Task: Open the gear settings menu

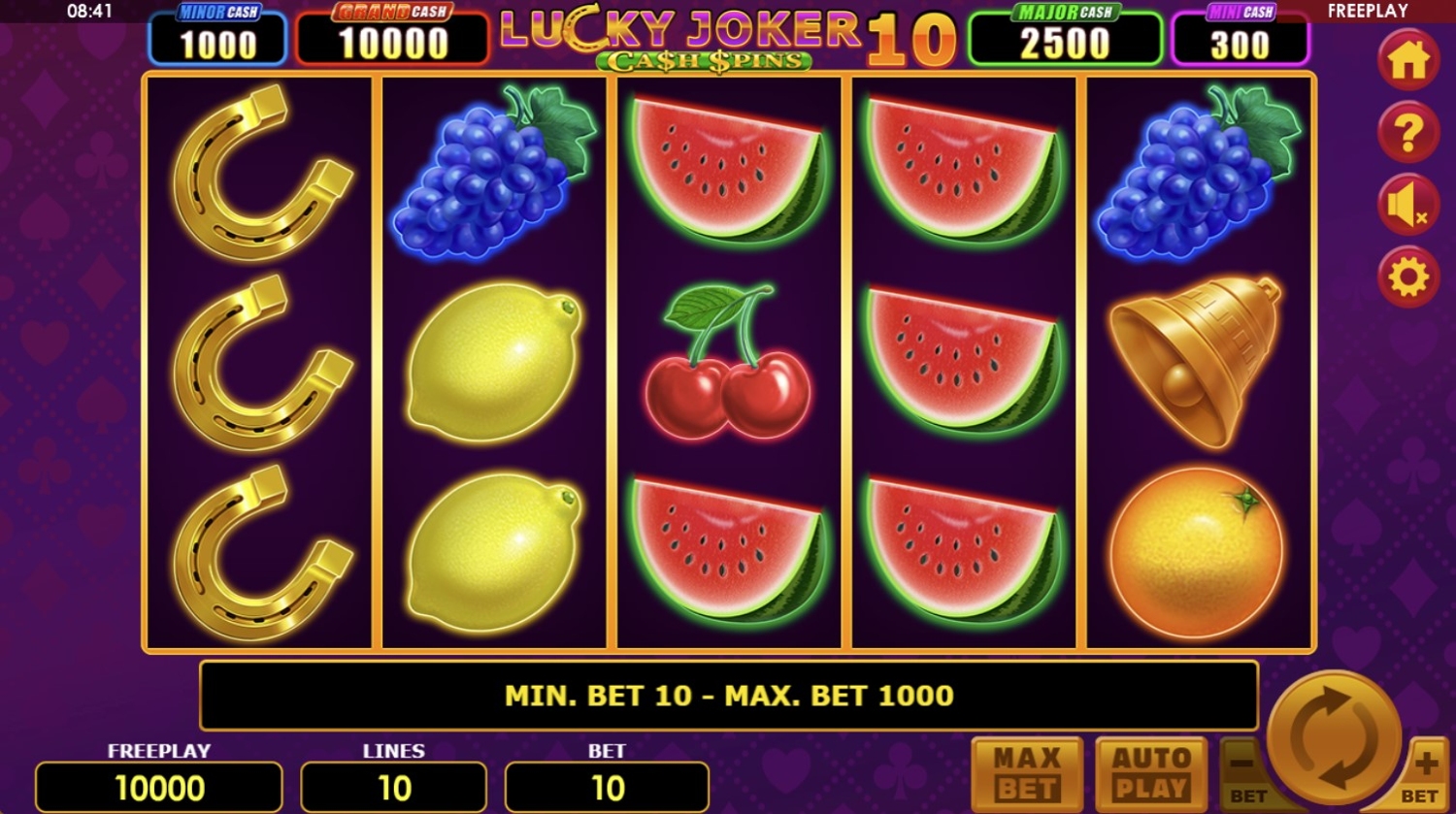Action: (x=1407, y=278)
